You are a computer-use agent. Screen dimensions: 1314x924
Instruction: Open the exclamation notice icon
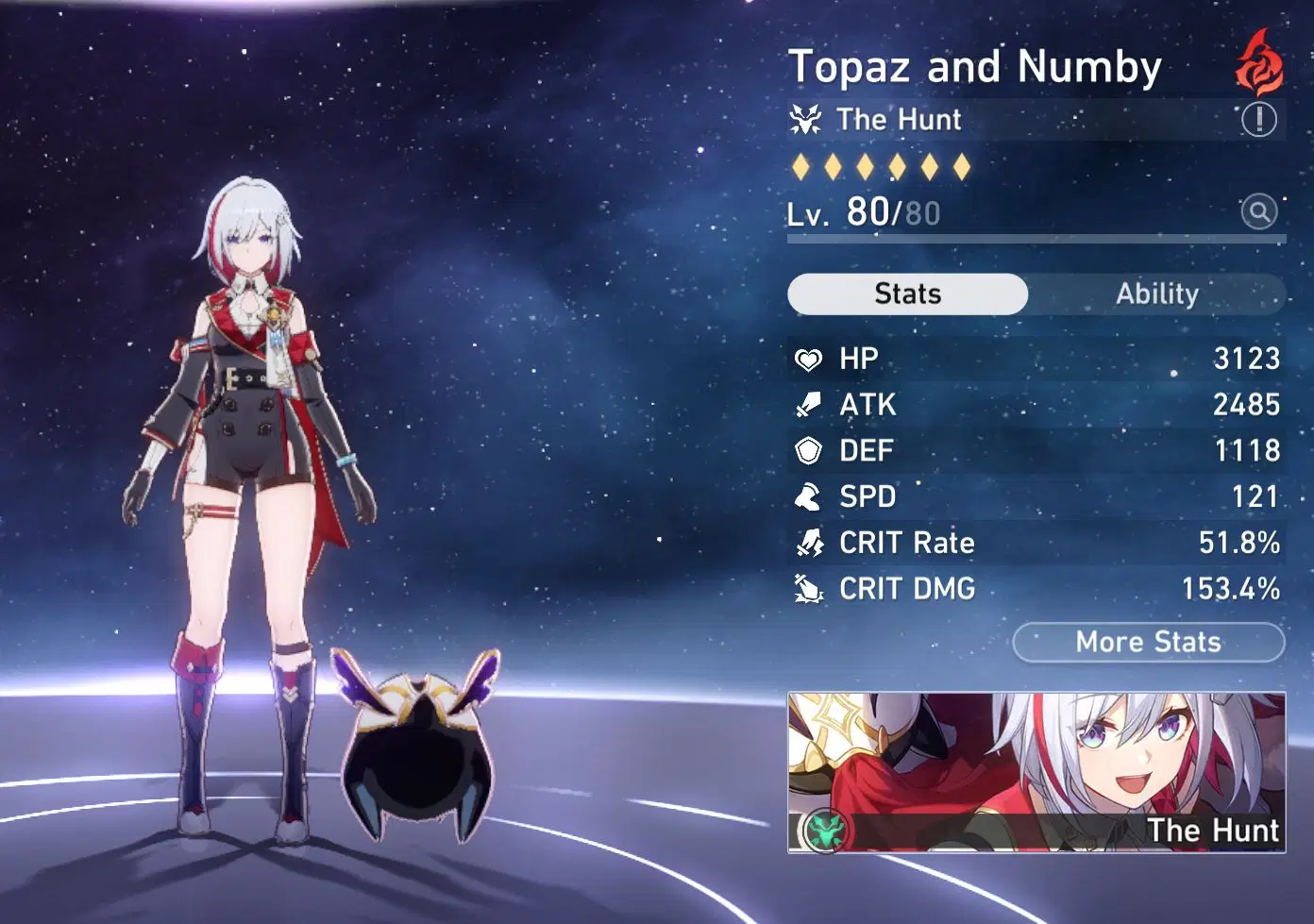click(x=1259, y=120)
